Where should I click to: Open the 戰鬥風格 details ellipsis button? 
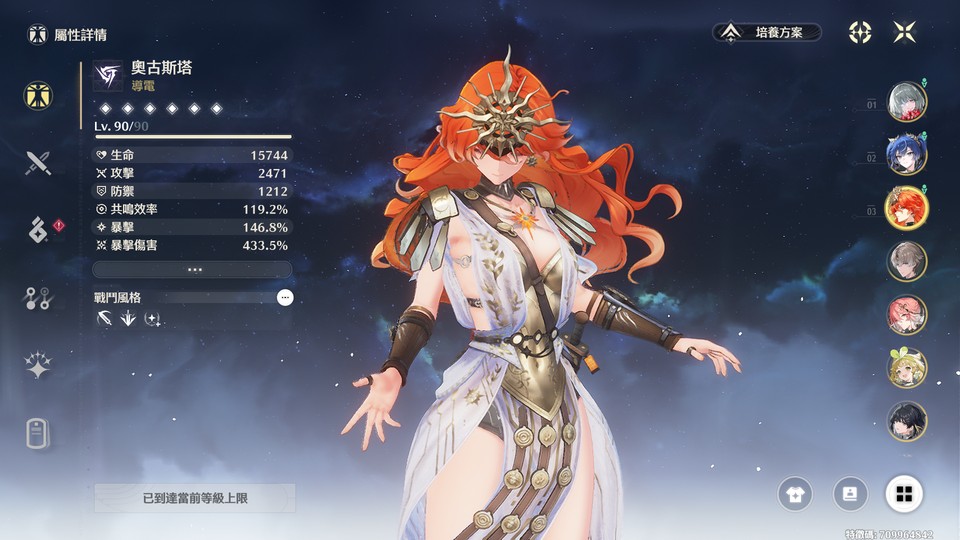click(285, 297)
